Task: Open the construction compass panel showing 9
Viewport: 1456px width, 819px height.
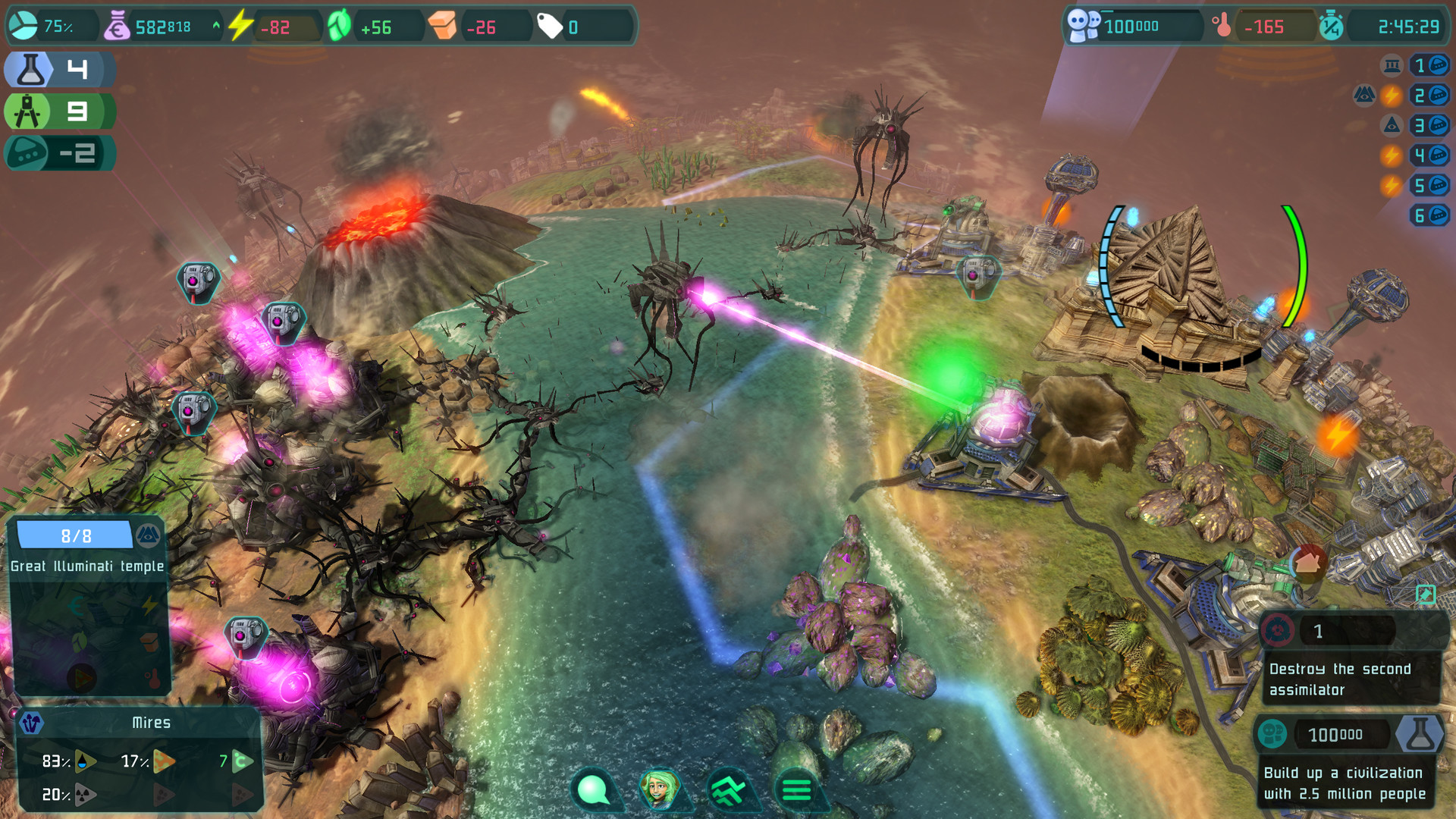Action: pyautogui.click(x=59, y=112)
